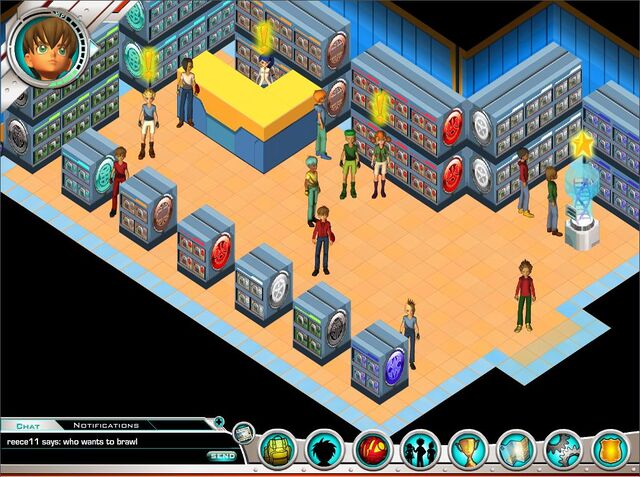Open the gear settings icon
The height and width of the screenshot is (477, 640).
564,449
